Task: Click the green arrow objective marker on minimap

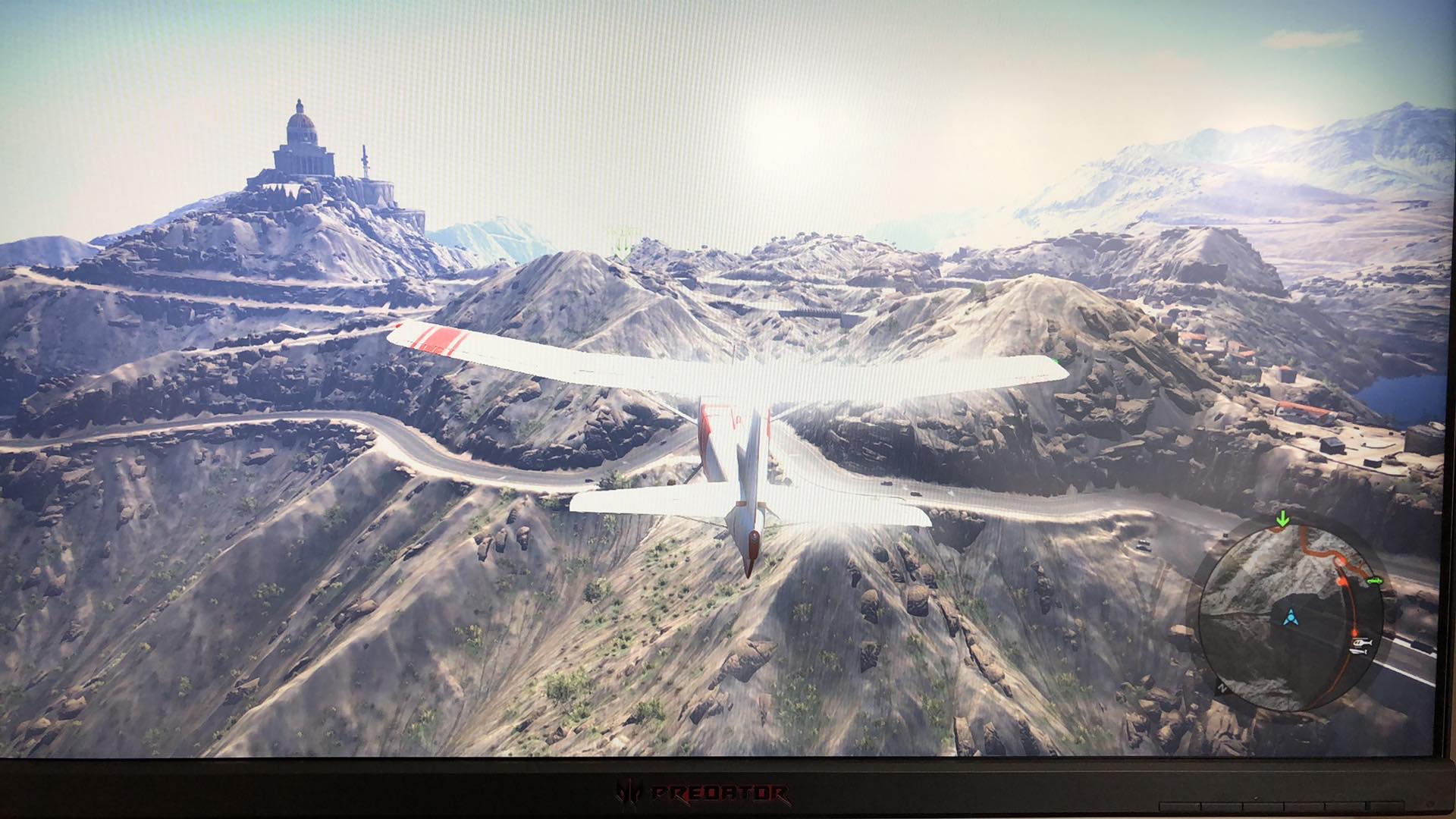Action: (x=1282, y=519)
